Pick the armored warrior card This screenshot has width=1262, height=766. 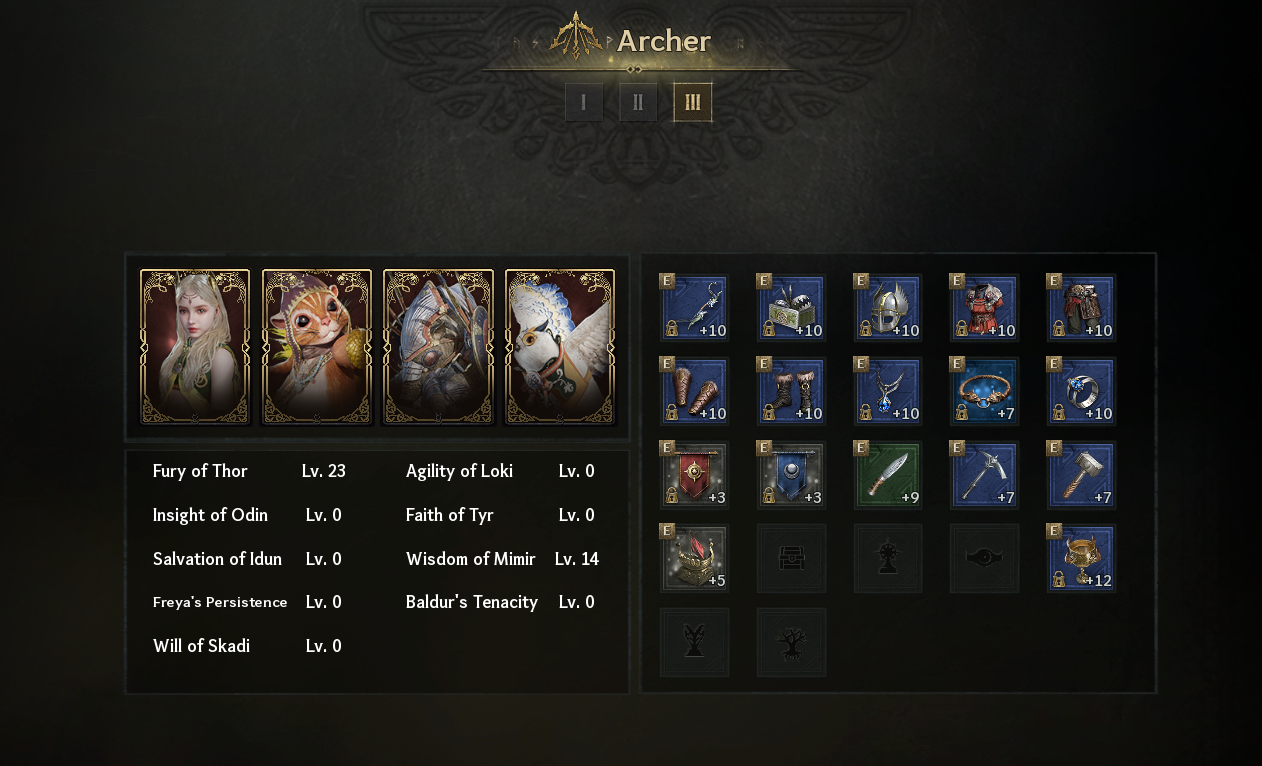point(438,347)
